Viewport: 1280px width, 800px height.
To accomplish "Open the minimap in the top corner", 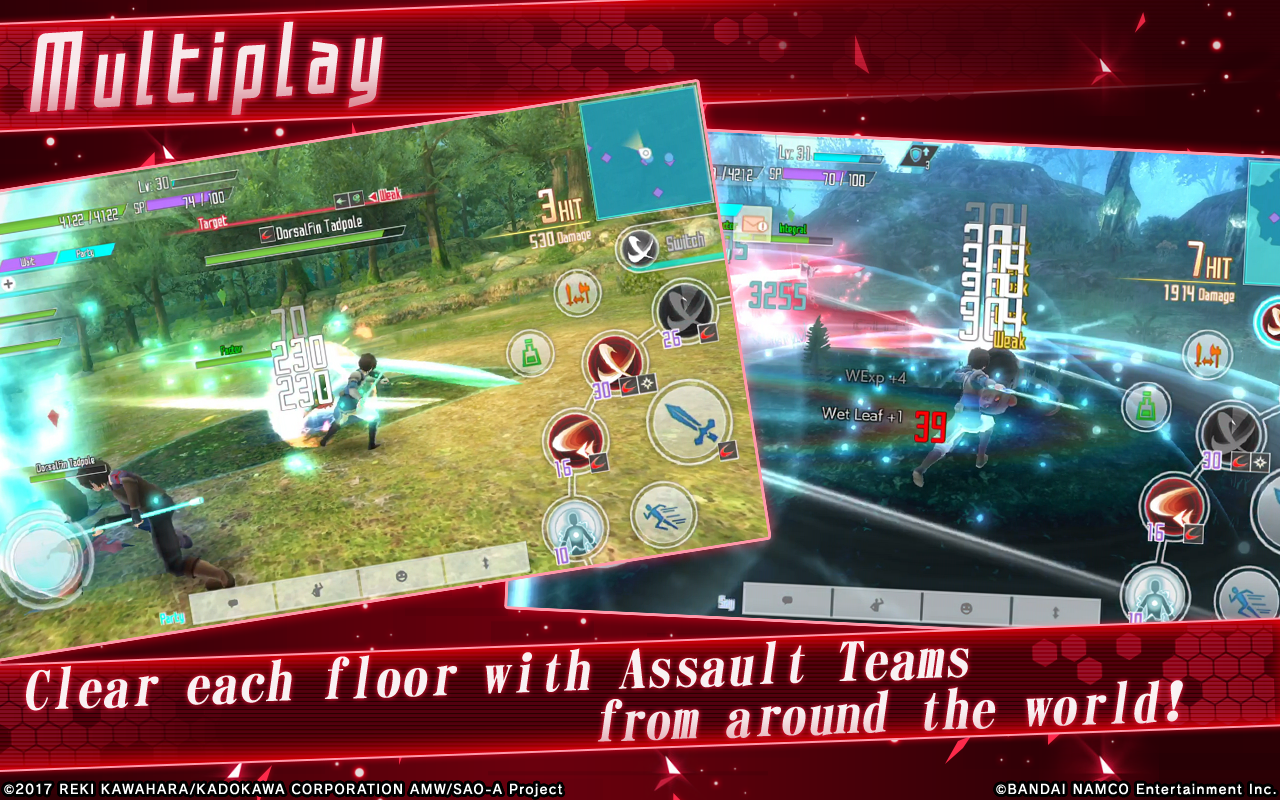I will point(645,150).
